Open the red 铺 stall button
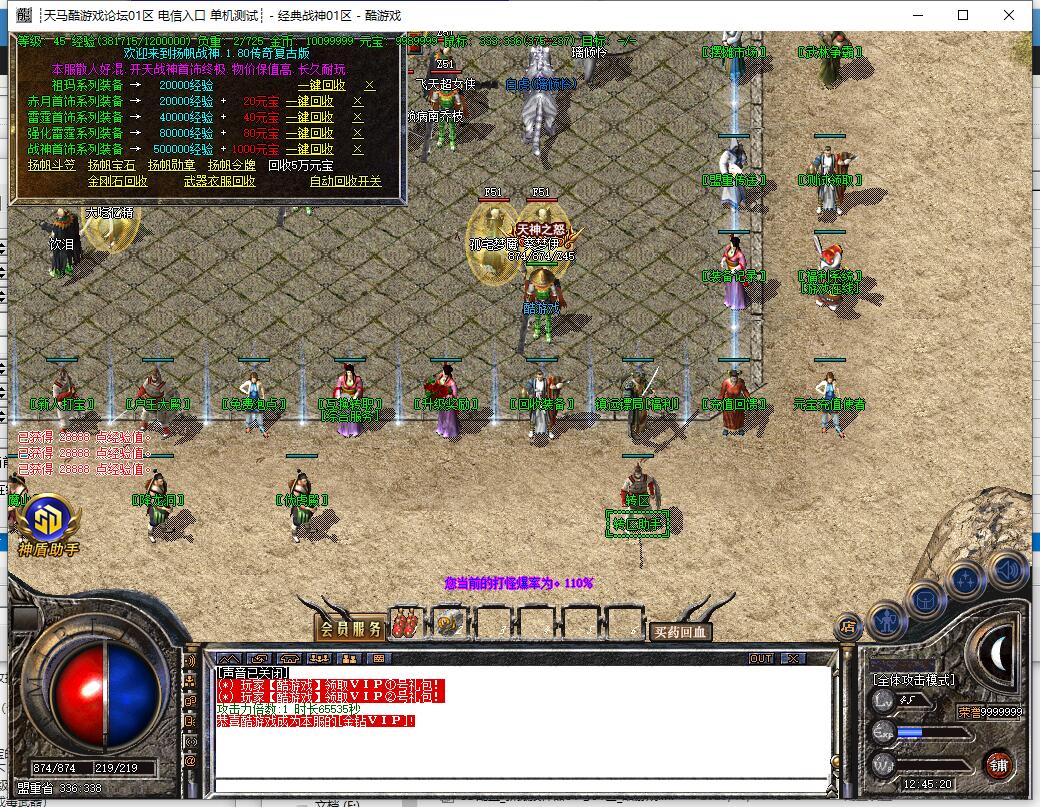This screenshot has width=1040, height=807. [x=998, y=765]
